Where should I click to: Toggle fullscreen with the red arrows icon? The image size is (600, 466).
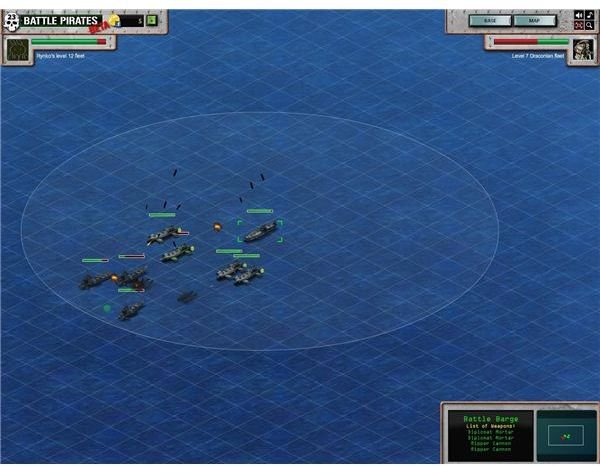579,25
